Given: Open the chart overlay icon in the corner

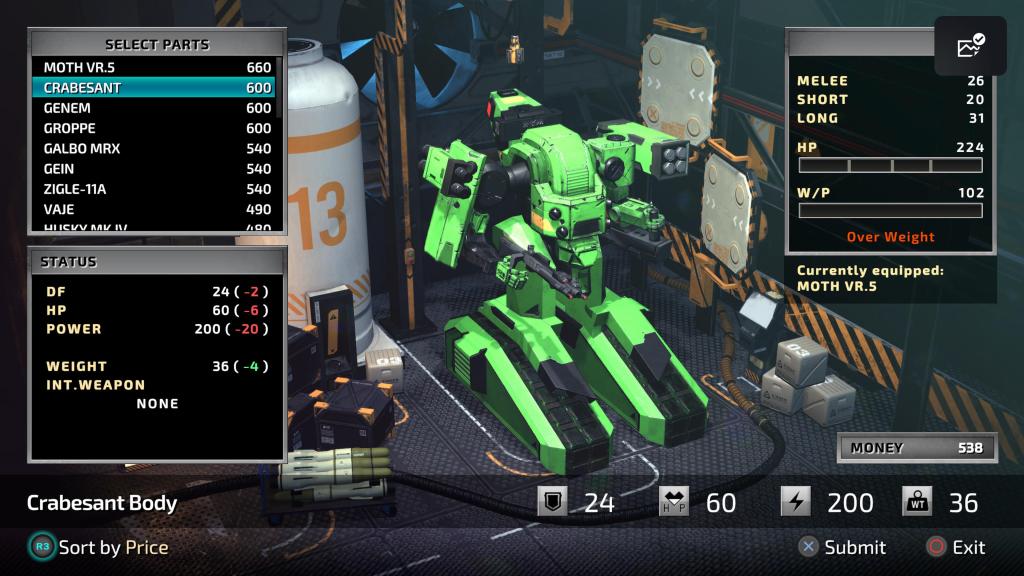Looking at the screenshot, I should (x=970, y=46).
